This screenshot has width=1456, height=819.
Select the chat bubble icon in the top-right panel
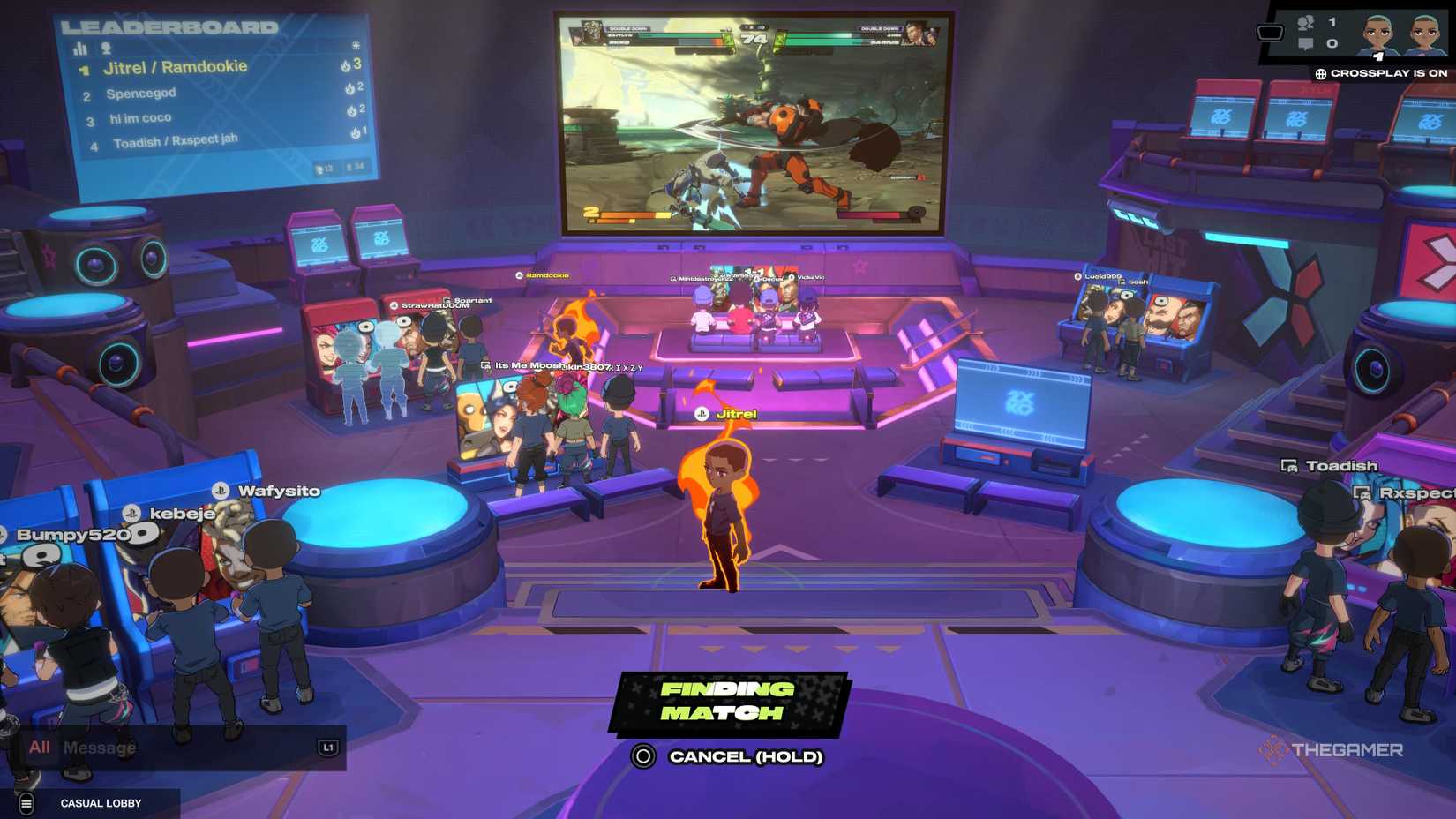[1305, 43]
